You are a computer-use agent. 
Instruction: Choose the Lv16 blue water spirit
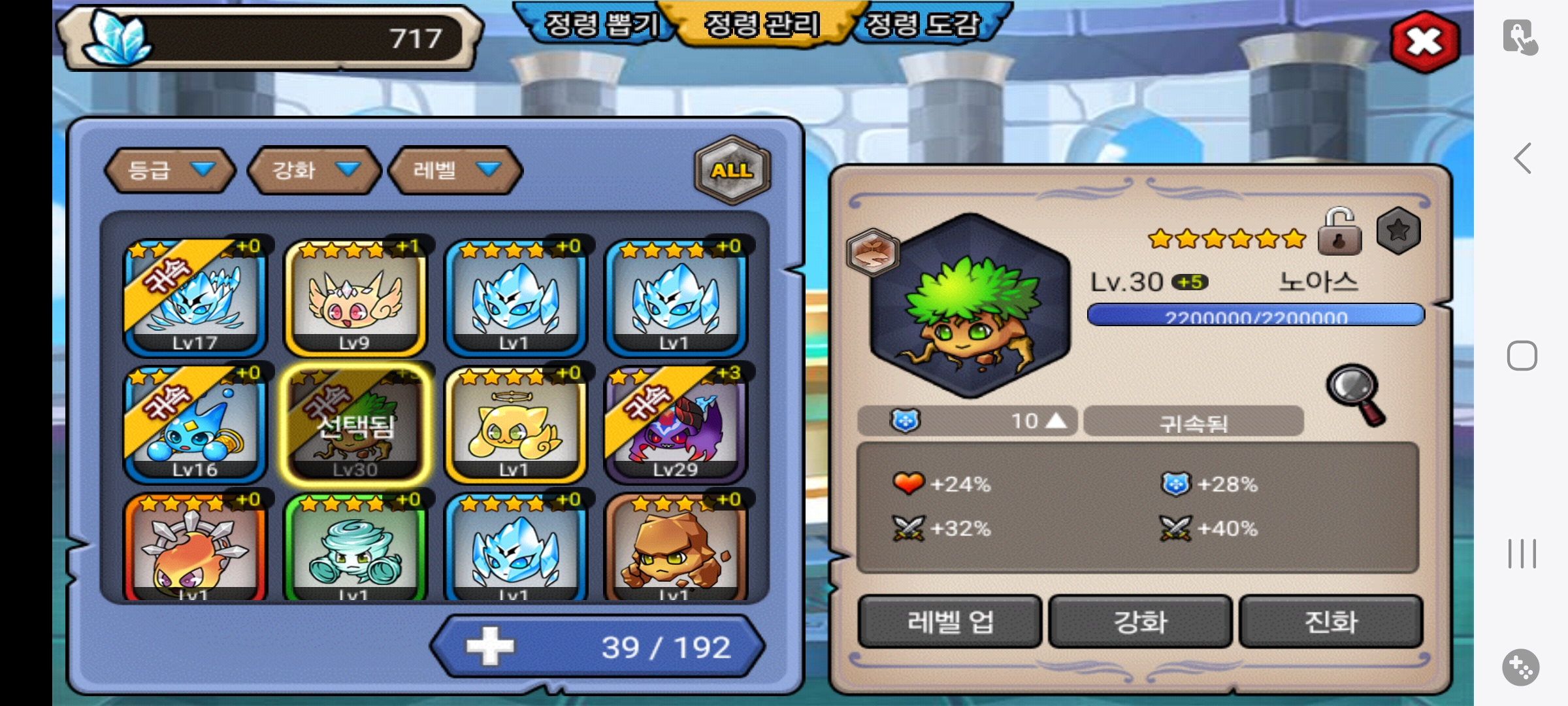pyautogui.click(x=195, y=424)
